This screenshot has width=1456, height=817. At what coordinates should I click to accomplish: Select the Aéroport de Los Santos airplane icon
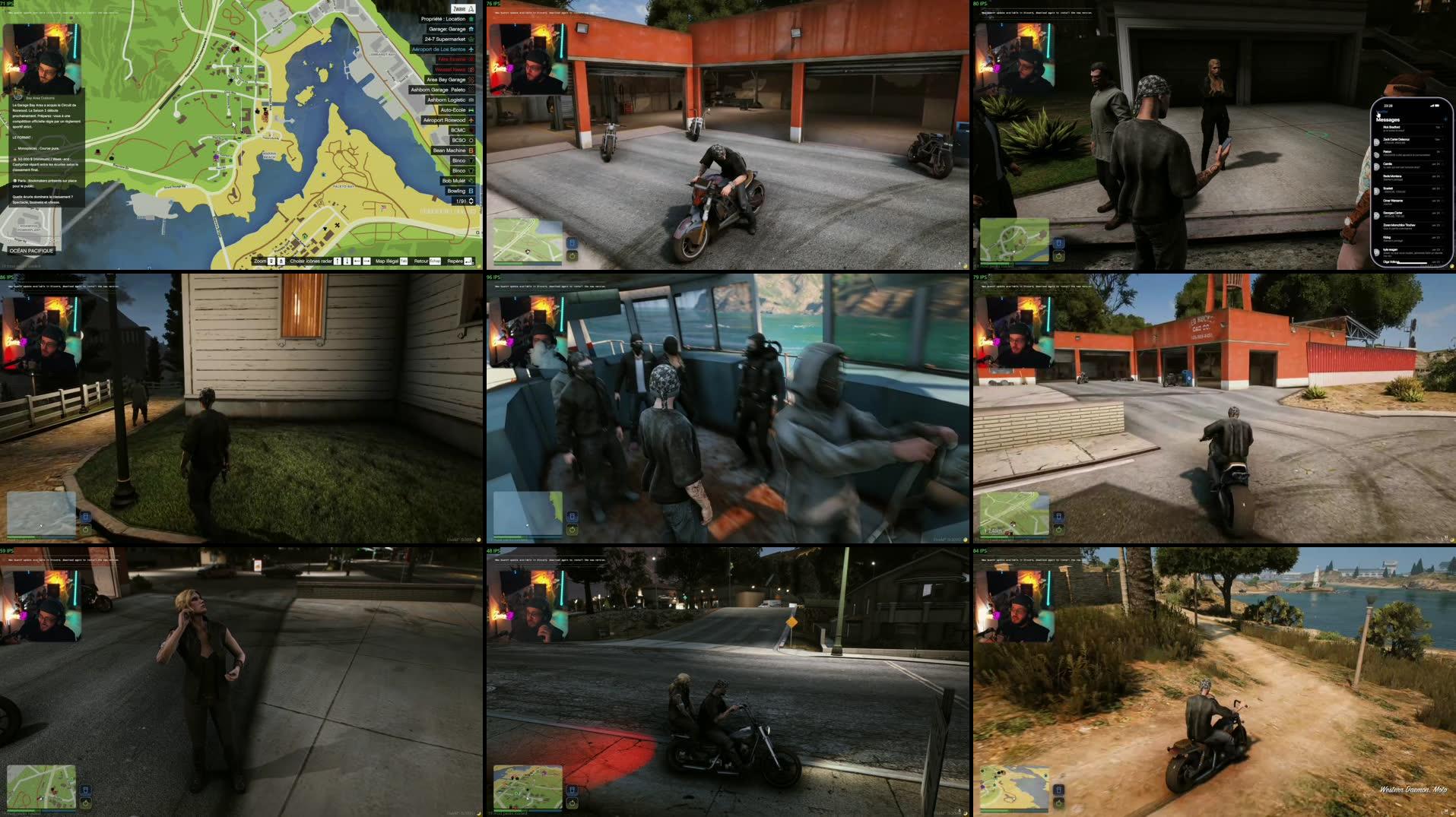(x=470, y=49)
